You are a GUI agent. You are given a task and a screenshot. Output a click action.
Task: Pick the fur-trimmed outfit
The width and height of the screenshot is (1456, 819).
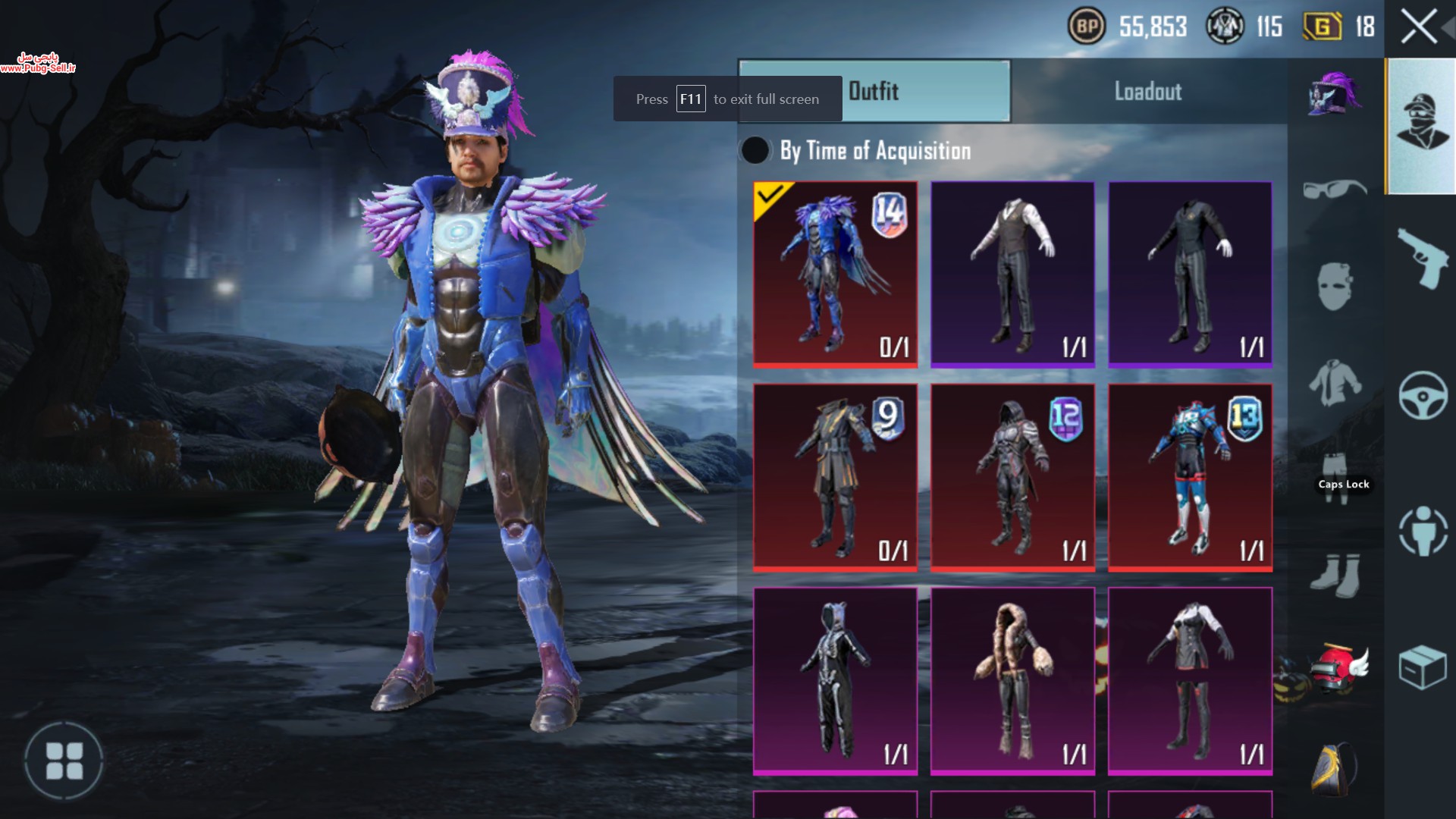click(1012, 680)
